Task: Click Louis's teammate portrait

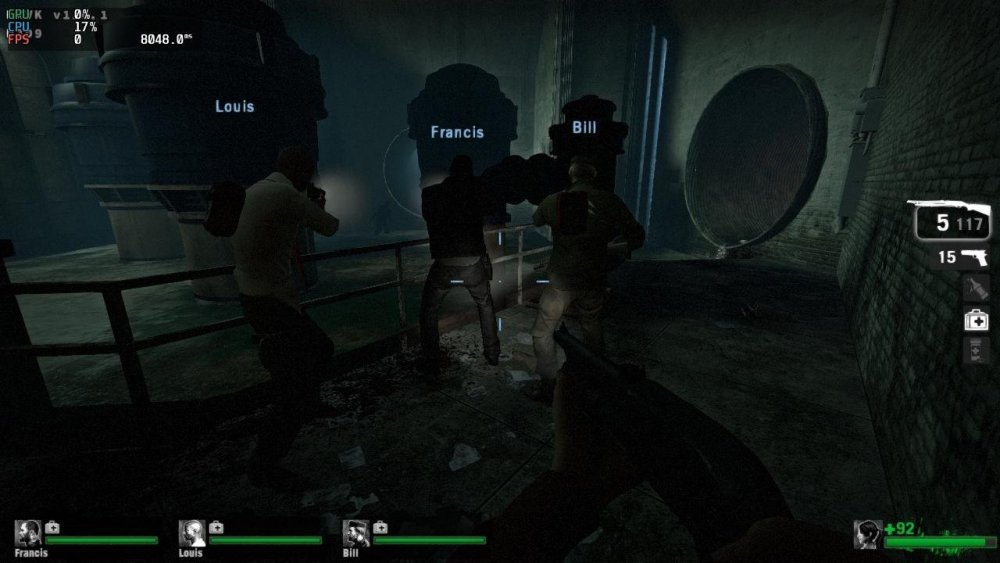Action: (191, 533)
